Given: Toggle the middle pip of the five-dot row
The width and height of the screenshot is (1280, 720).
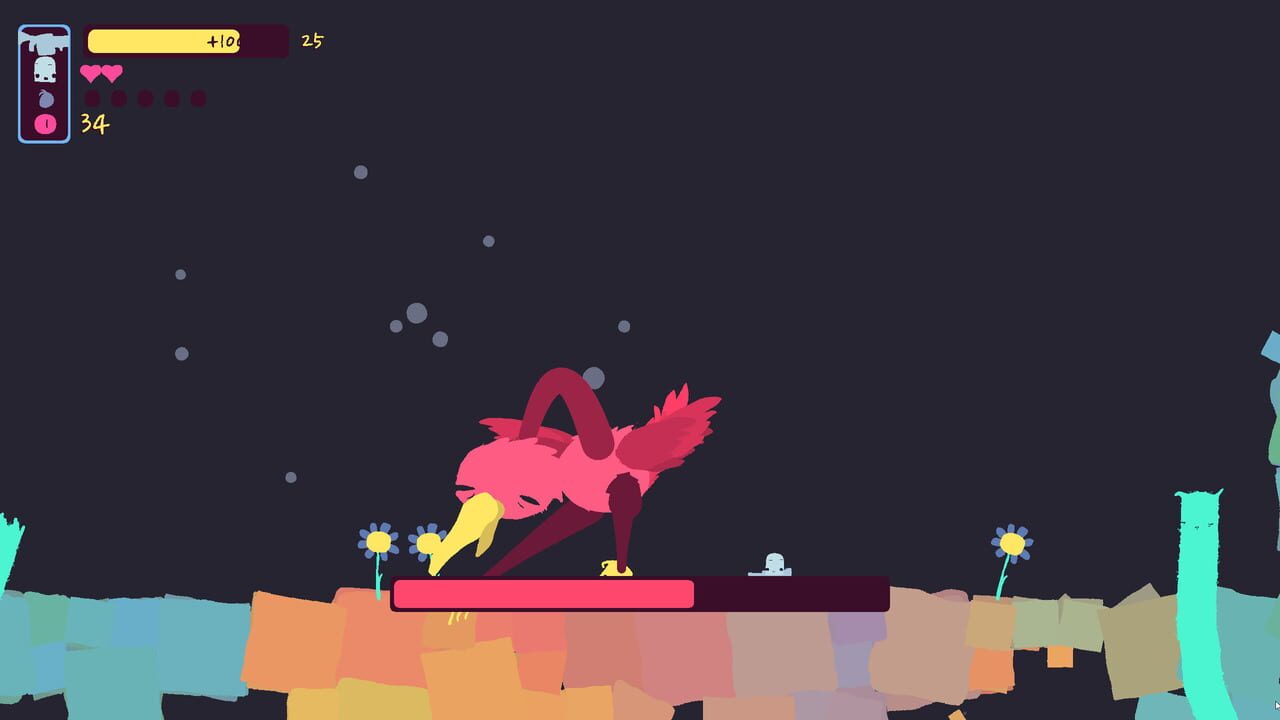Looking at the screenshot, I should click(145, 98).
